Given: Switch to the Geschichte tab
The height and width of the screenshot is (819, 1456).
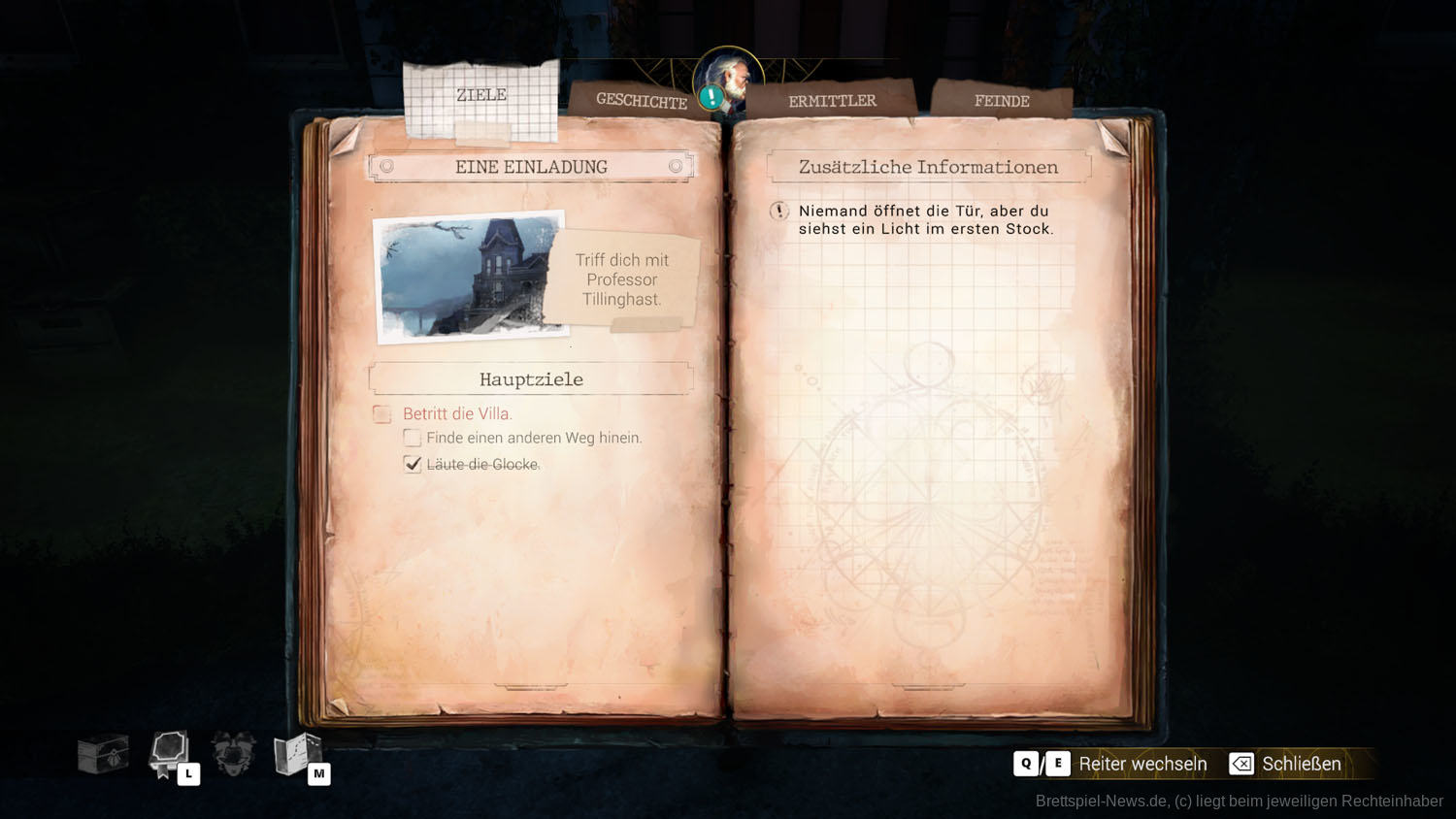Looking at the screenshot, I should pos(641,101).
